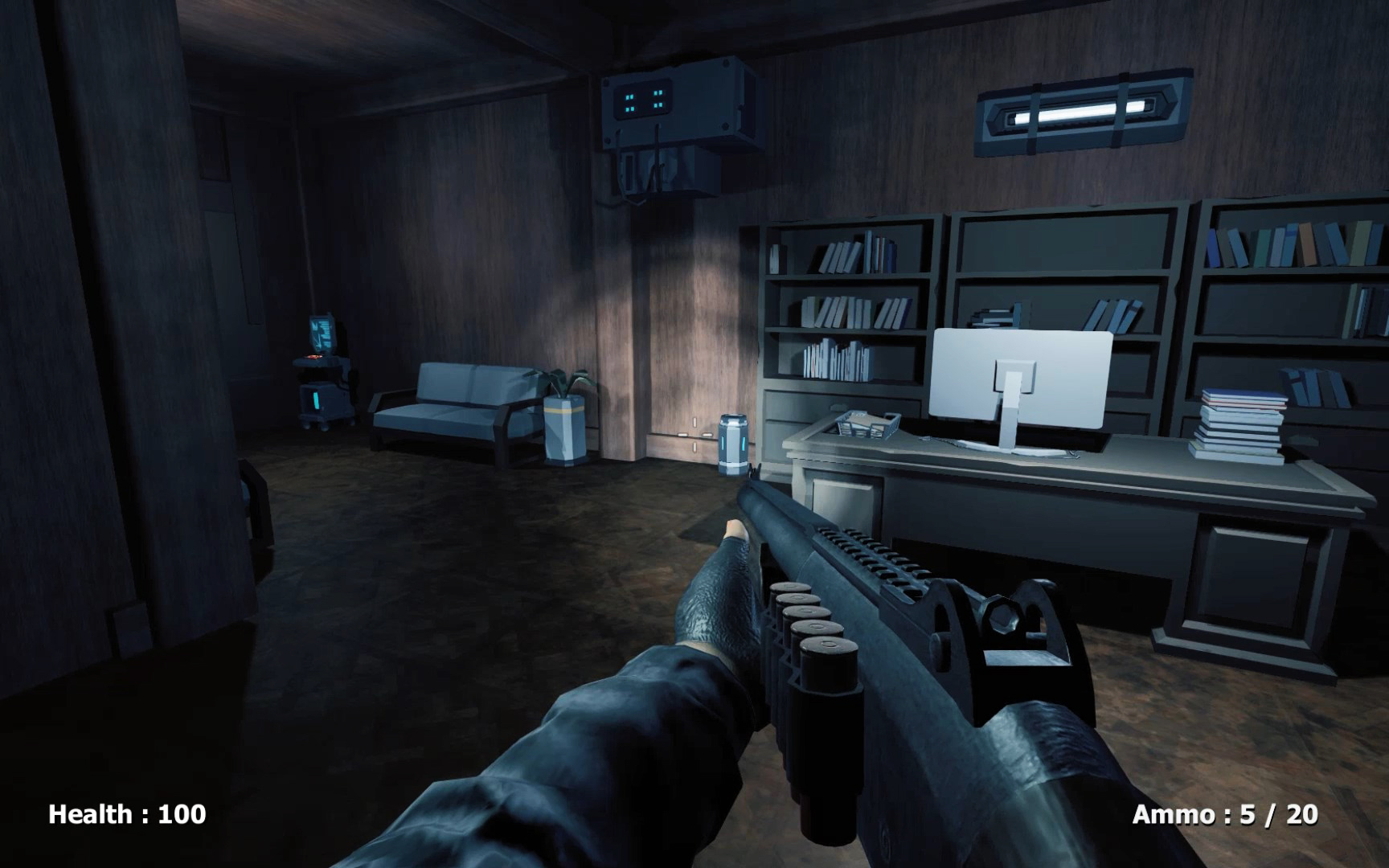Click the glowing power cell under the cart
The height and width of the screenshot is (868, 1389).
coord(316,400)
